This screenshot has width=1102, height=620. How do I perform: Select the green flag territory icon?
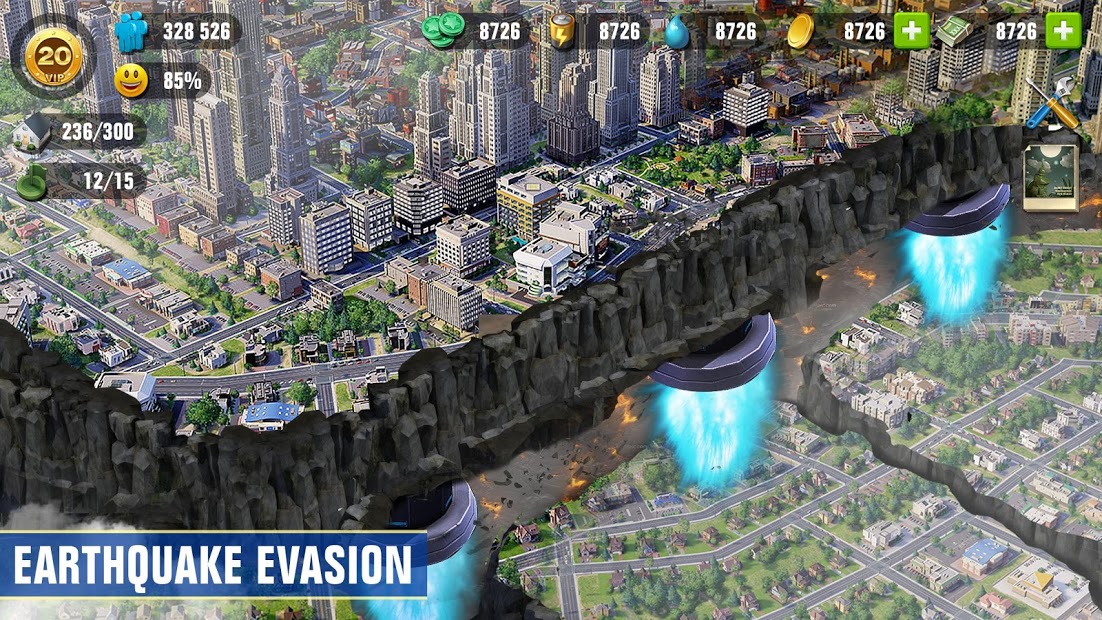pos(35,181)
